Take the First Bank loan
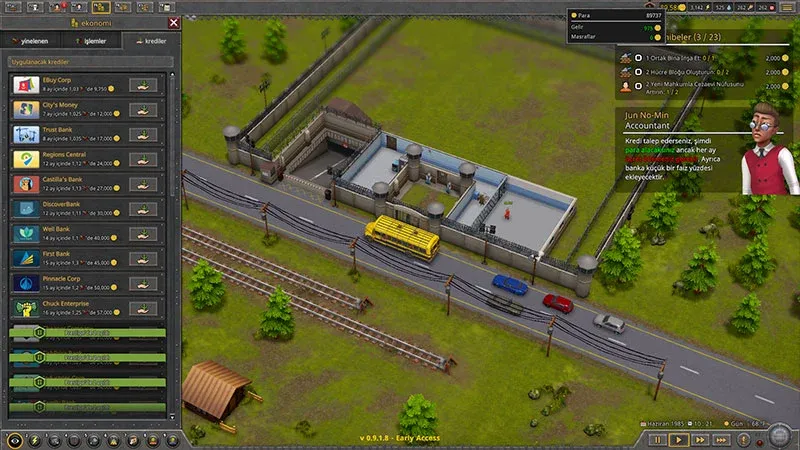 point(144,259)
